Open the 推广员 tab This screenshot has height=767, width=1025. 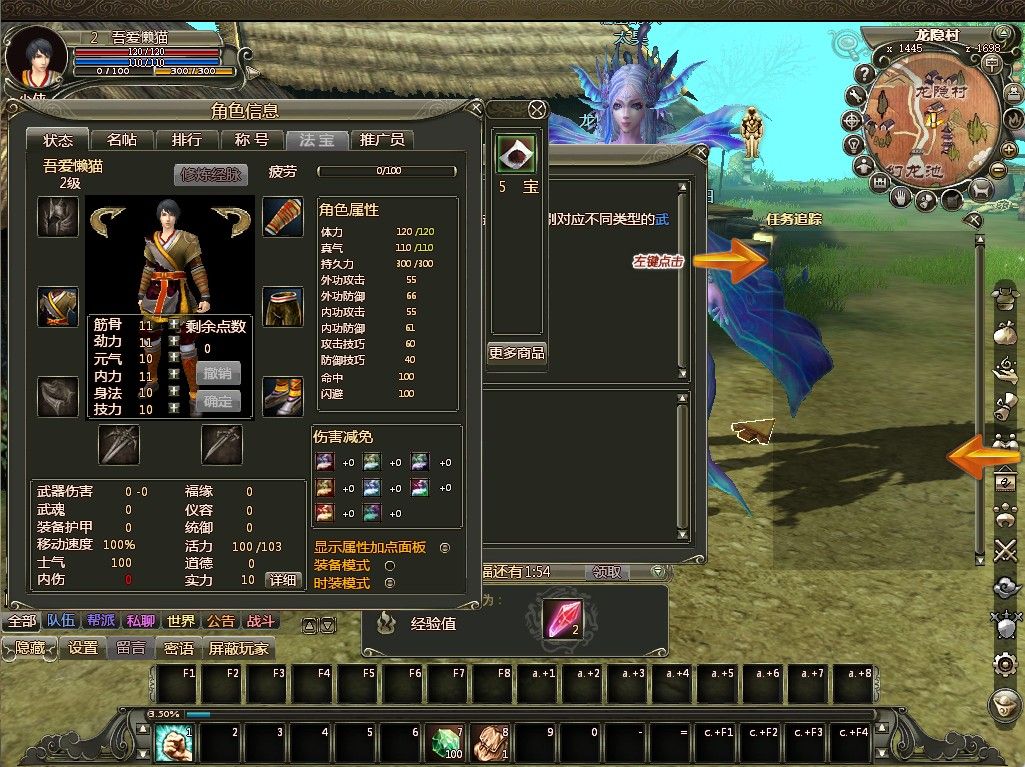click(382, 140)
